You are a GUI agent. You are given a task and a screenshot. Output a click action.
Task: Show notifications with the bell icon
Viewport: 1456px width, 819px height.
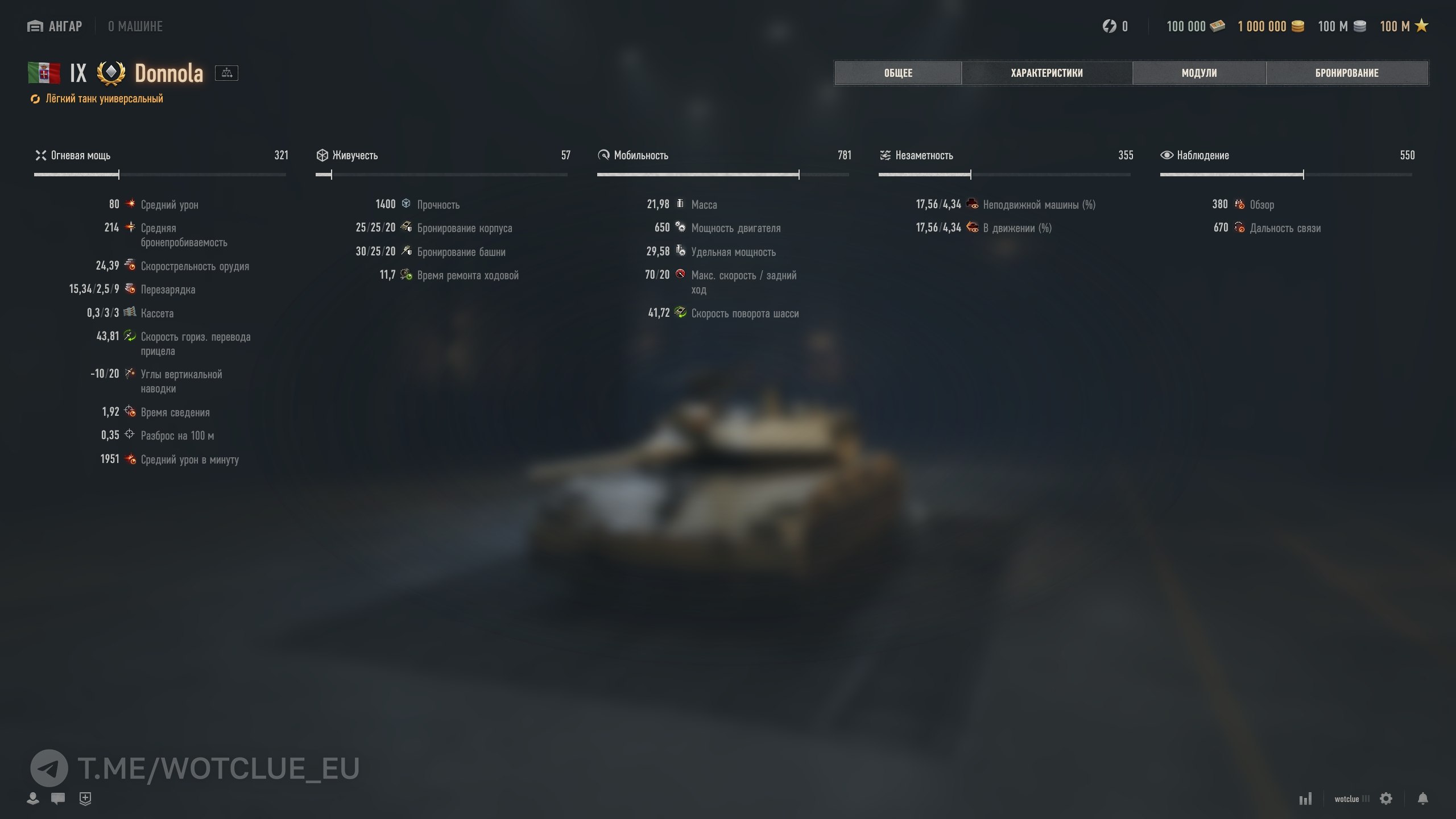tap(1422, 799)
